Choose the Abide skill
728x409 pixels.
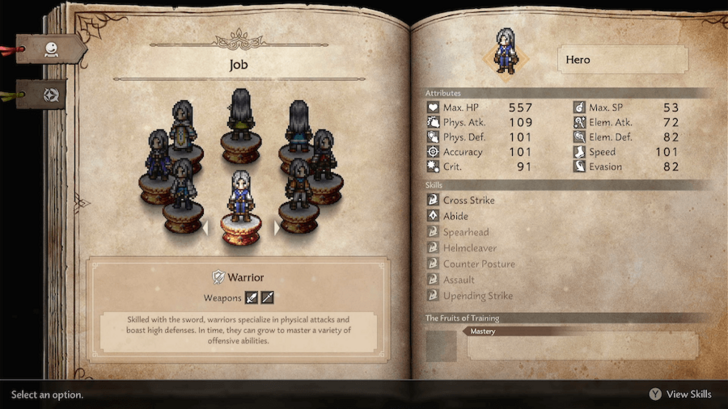click(x=456, y=216)
